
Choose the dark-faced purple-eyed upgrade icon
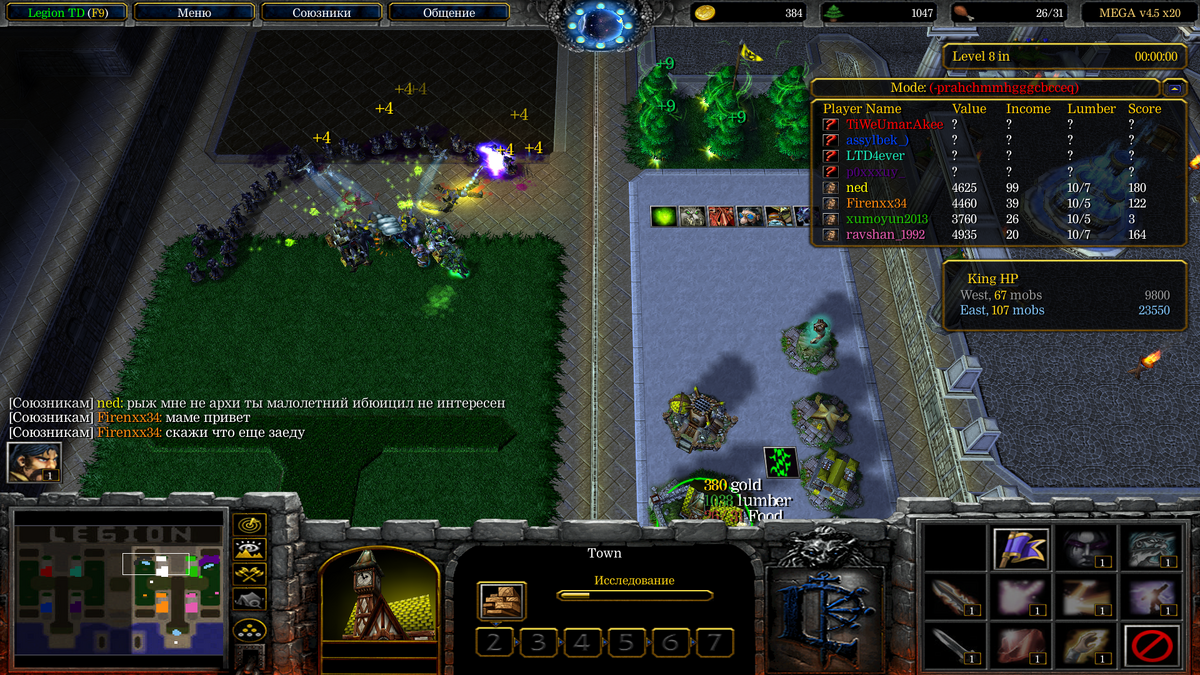tap(1085, 548)
